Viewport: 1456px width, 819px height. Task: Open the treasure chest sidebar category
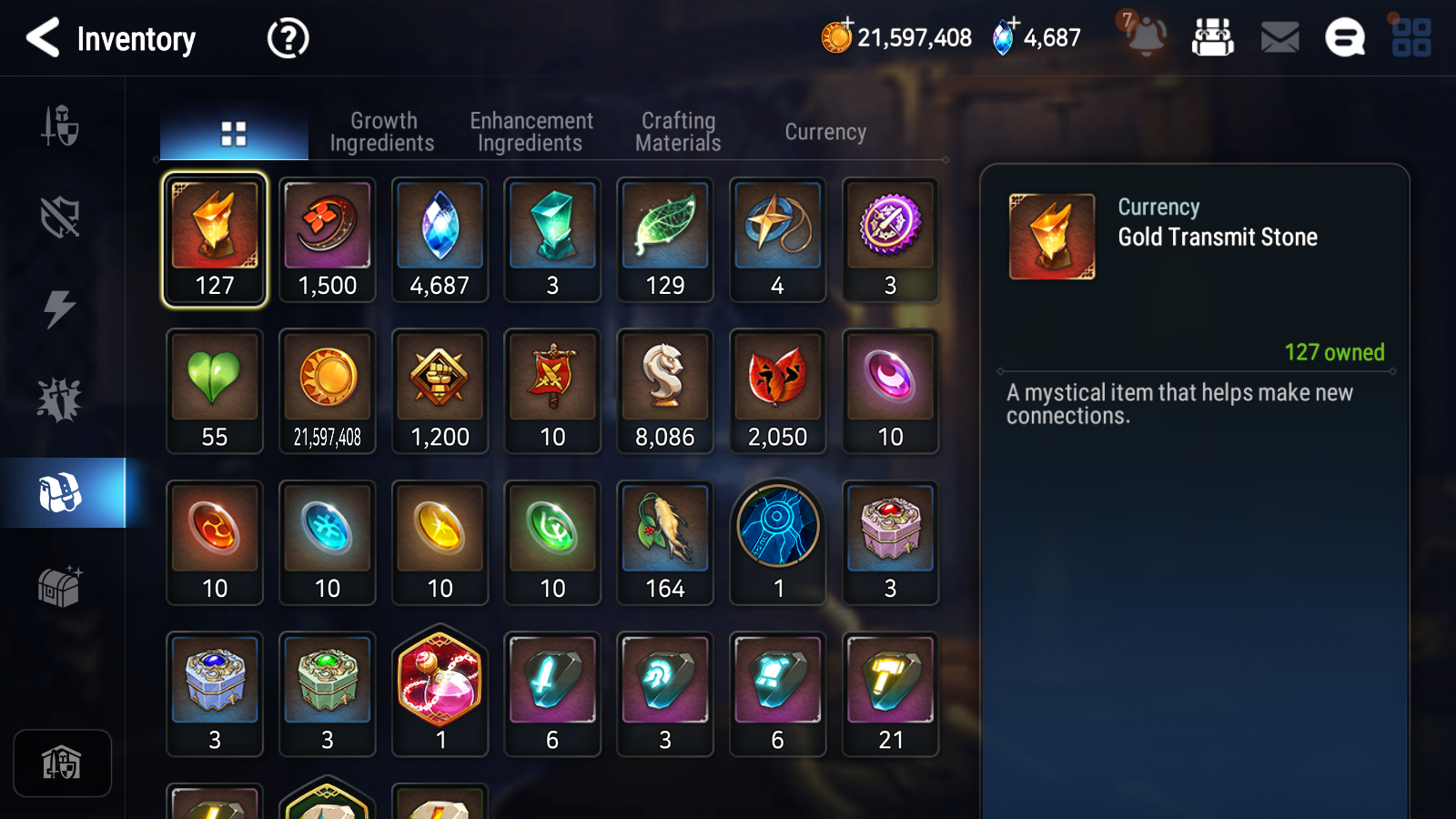coord(60,586)
